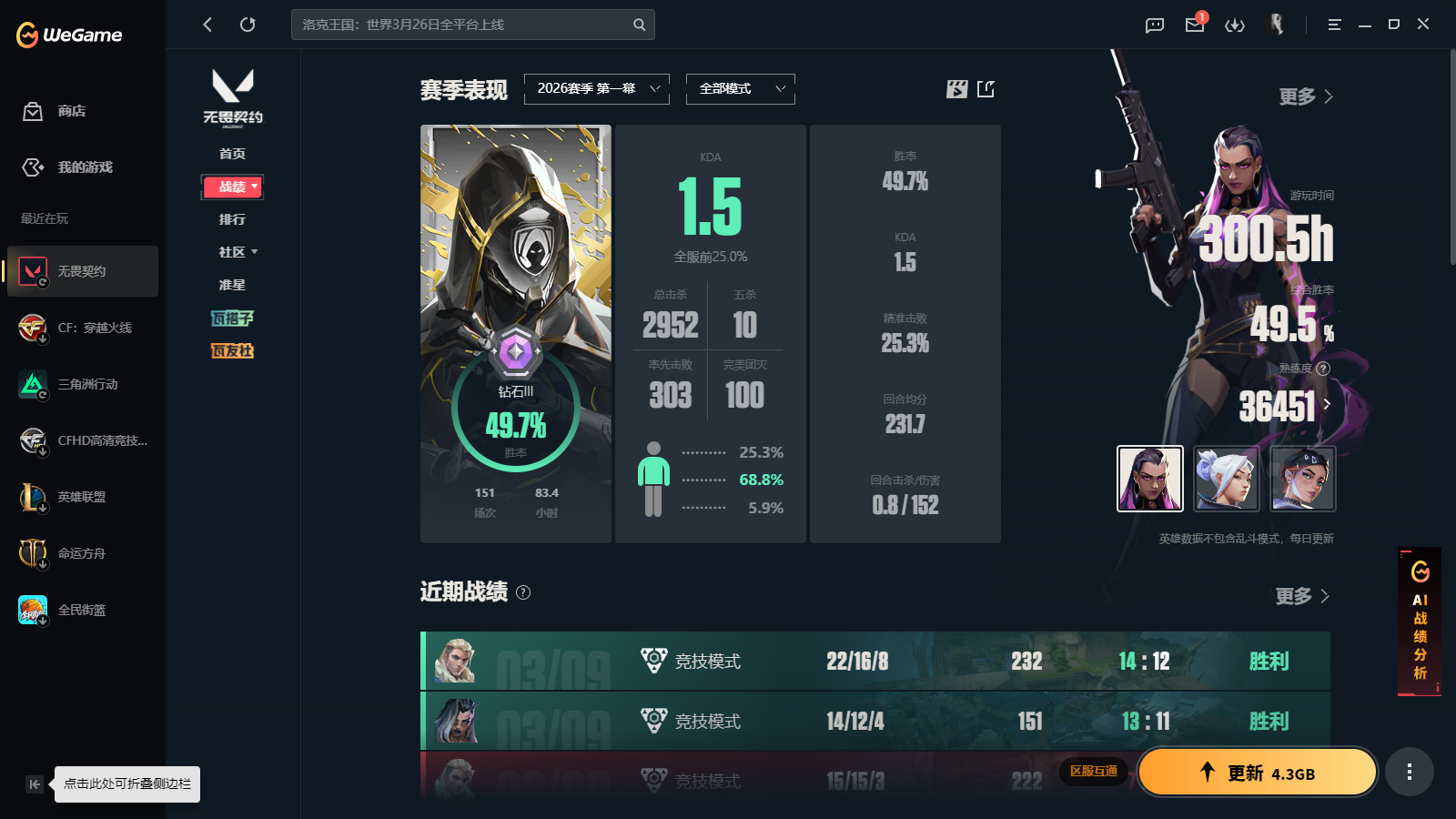The height and width of the screenshot is (819, 1456).
Task: Select the 三角洲行动 game icon
Action: tap(82, 384)
